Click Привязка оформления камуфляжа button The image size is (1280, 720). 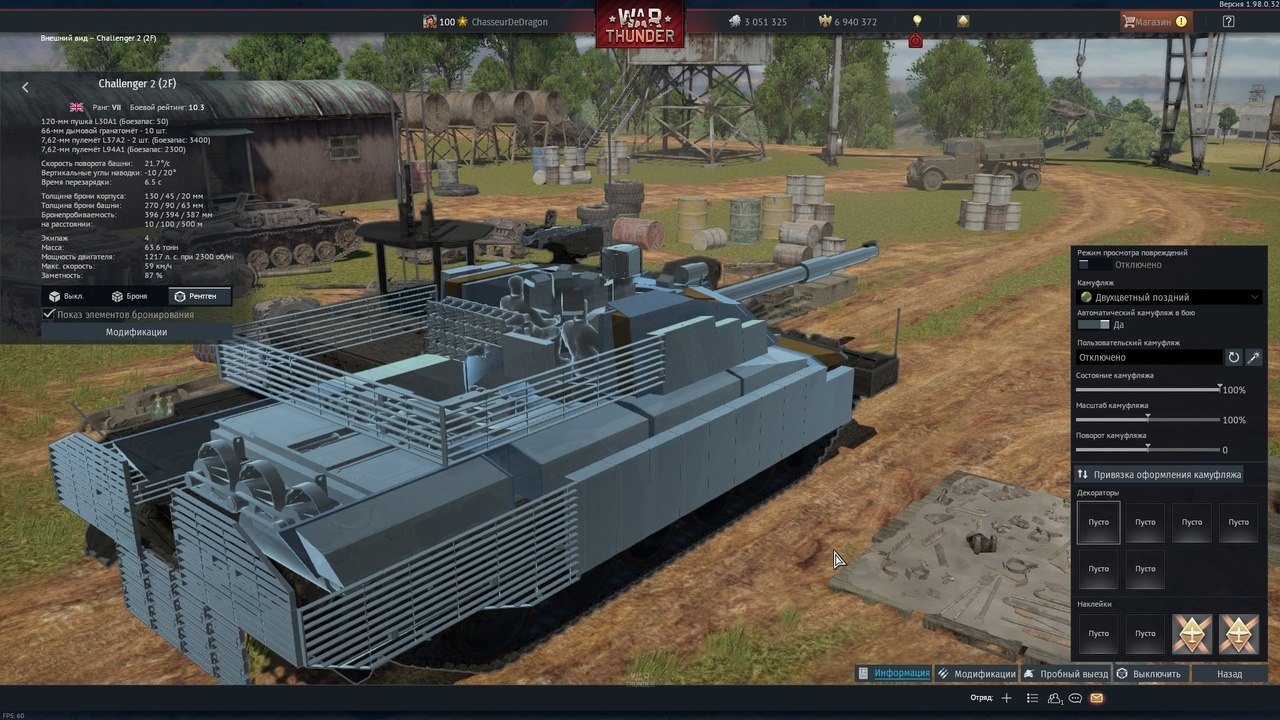pyautogui.click(x=1159, y=474)
